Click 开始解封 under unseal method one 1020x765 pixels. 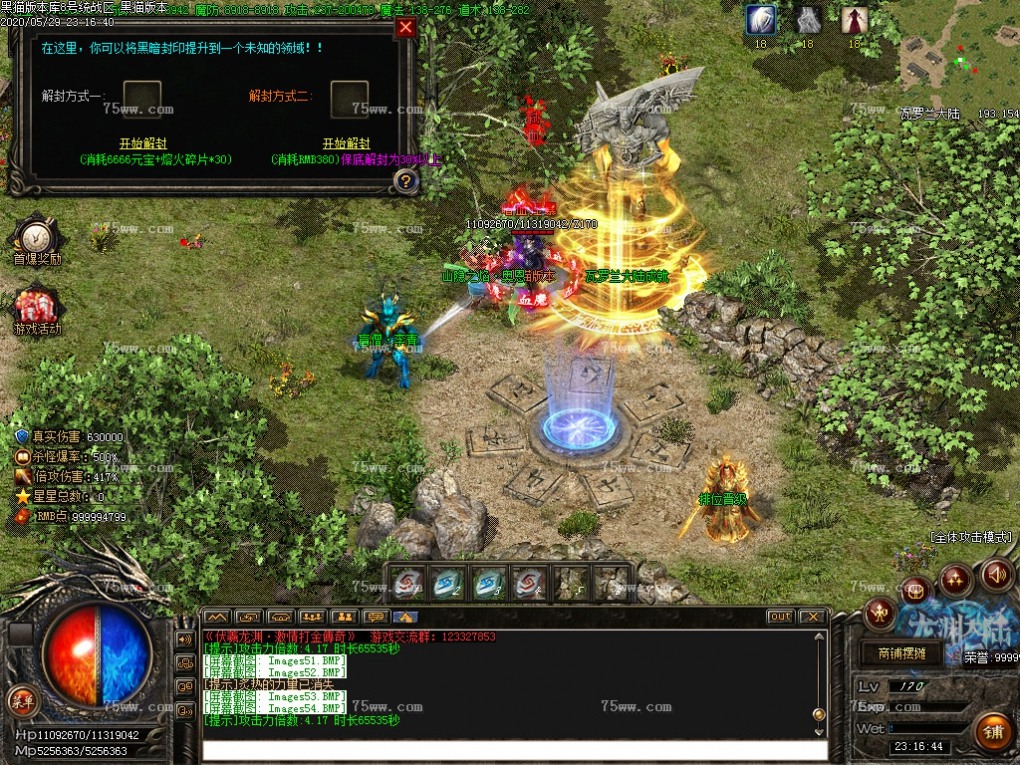[x=143, y=144]
